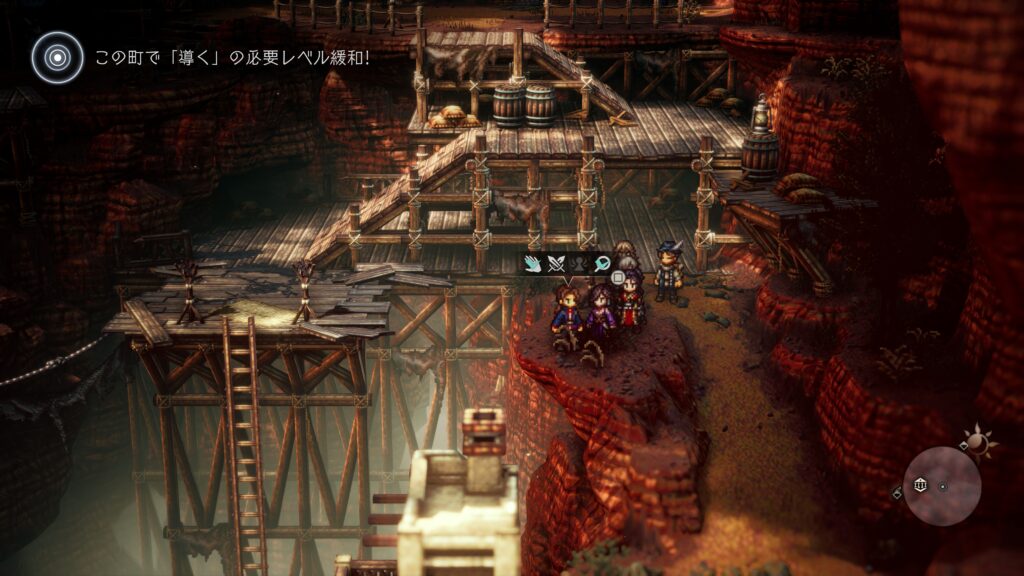Choose the crossed swords challenge action icon
This screenshot has width=1024, height=576.
[x=555, y=264]
